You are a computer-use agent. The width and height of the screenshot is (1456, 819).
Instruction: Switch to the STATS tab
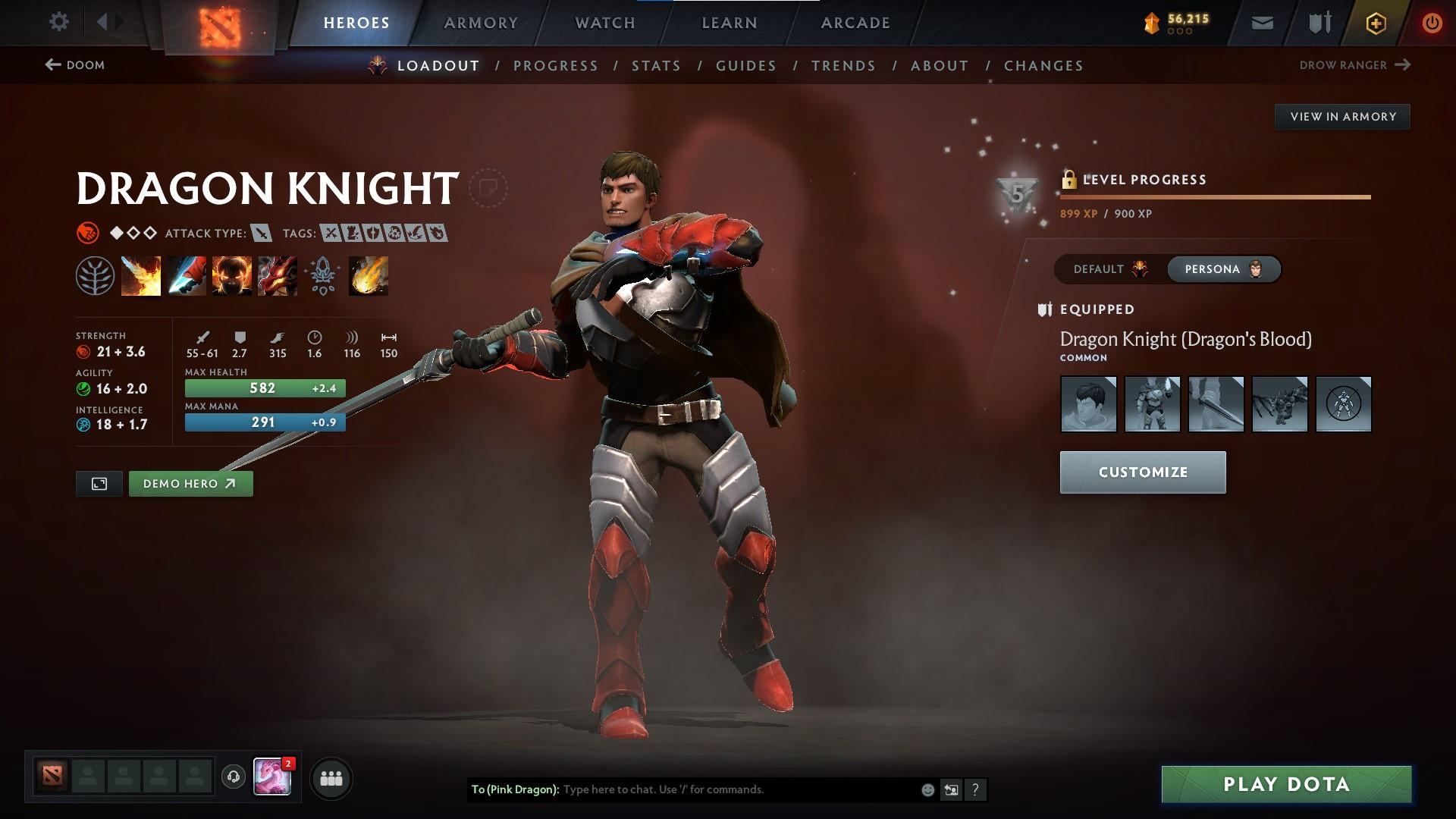tap(656, 66)
